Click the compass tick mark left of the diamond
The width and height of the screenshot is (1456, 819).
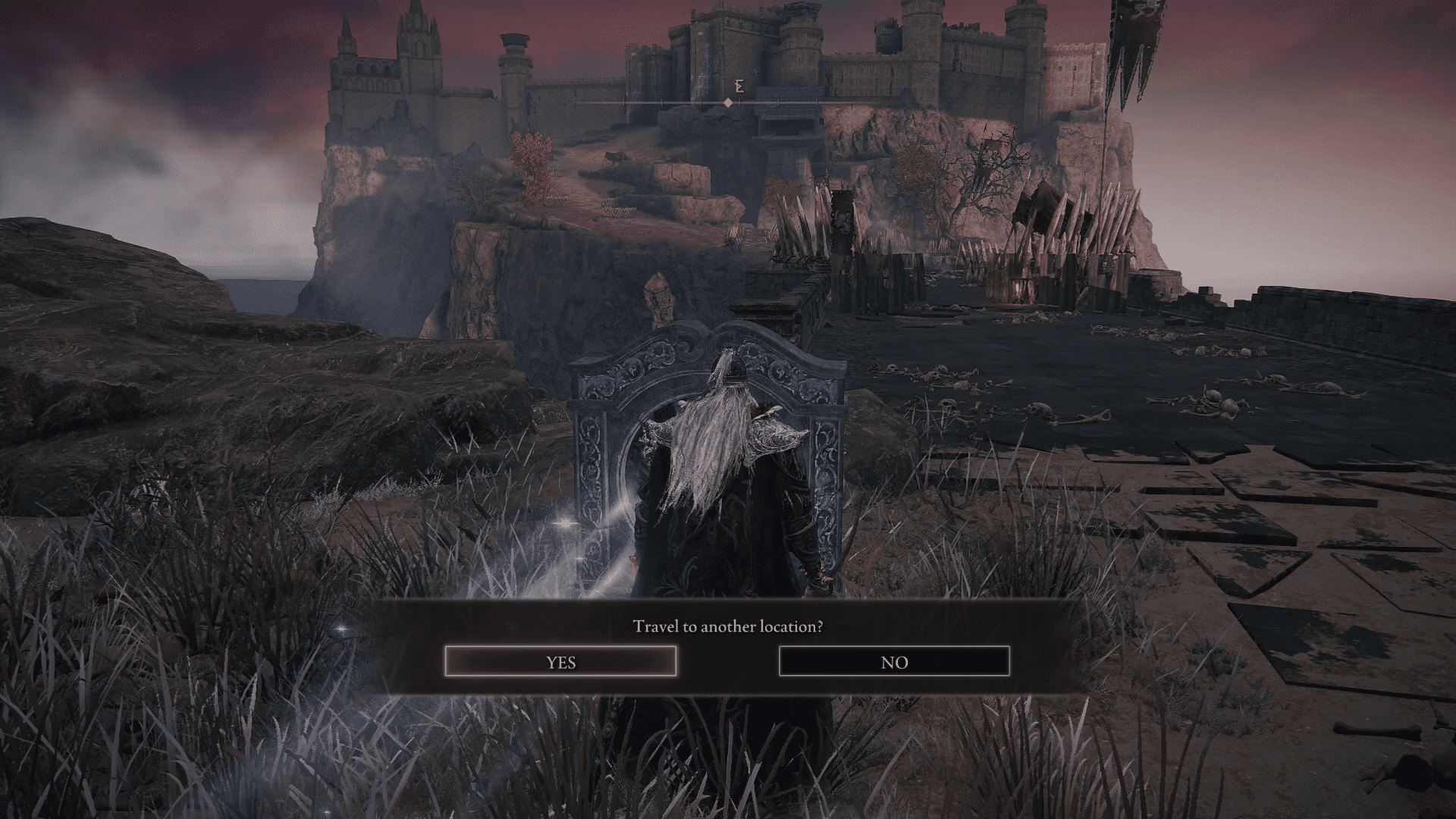point(700,103)
